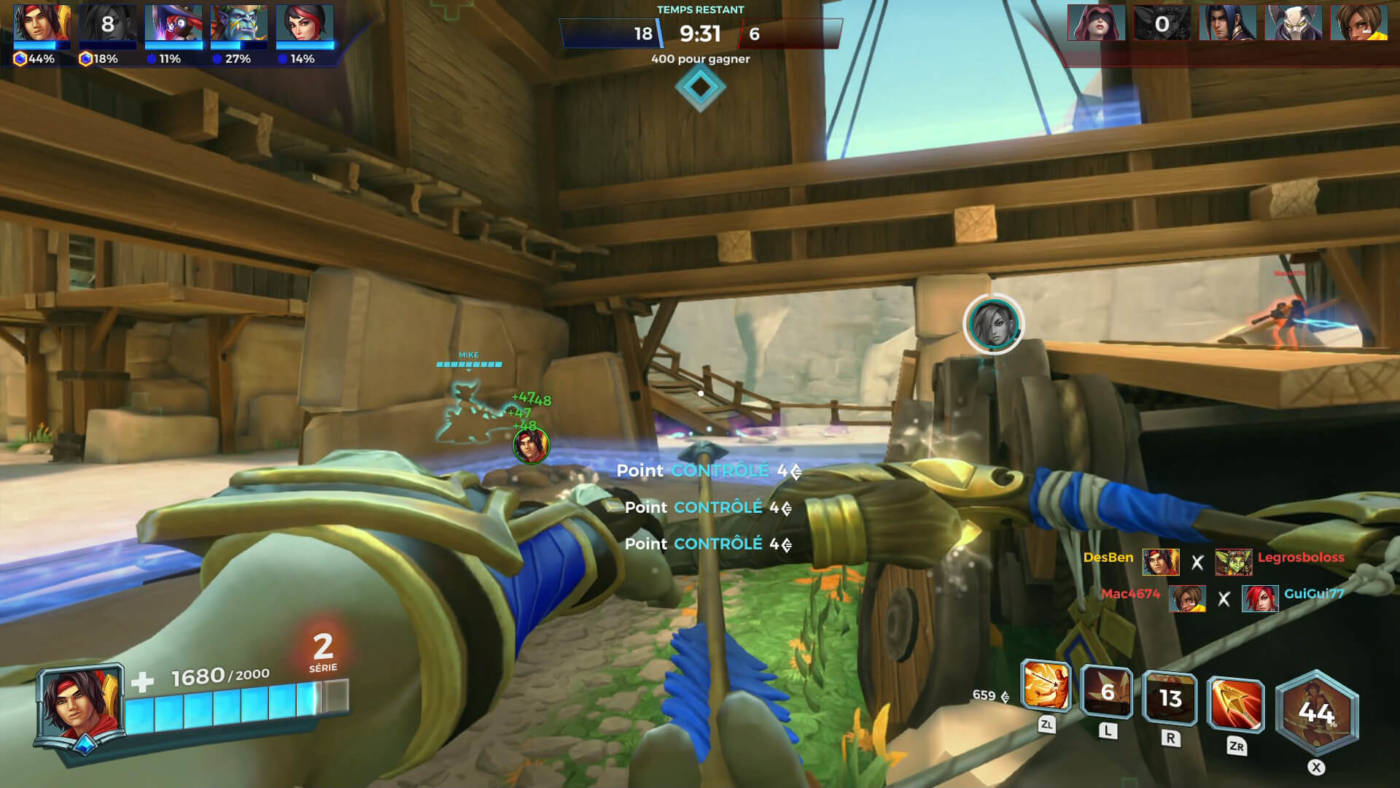1400x788 pixels.
Task: Select the brown-haired enemy in yellow
Action: [x=1358, y=23]
